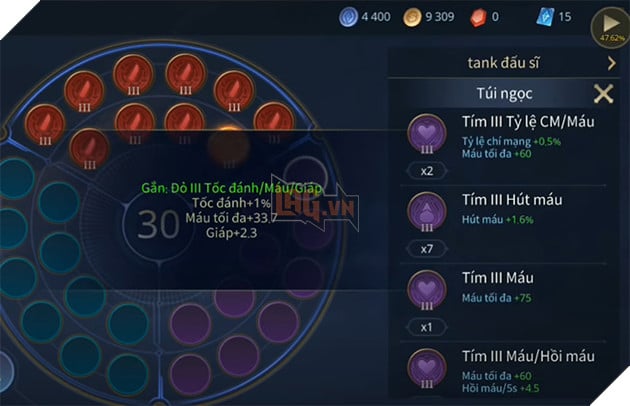Tap the gold coin currency icon
This screenshot has height=406, width=630.
tap(410, 17)
